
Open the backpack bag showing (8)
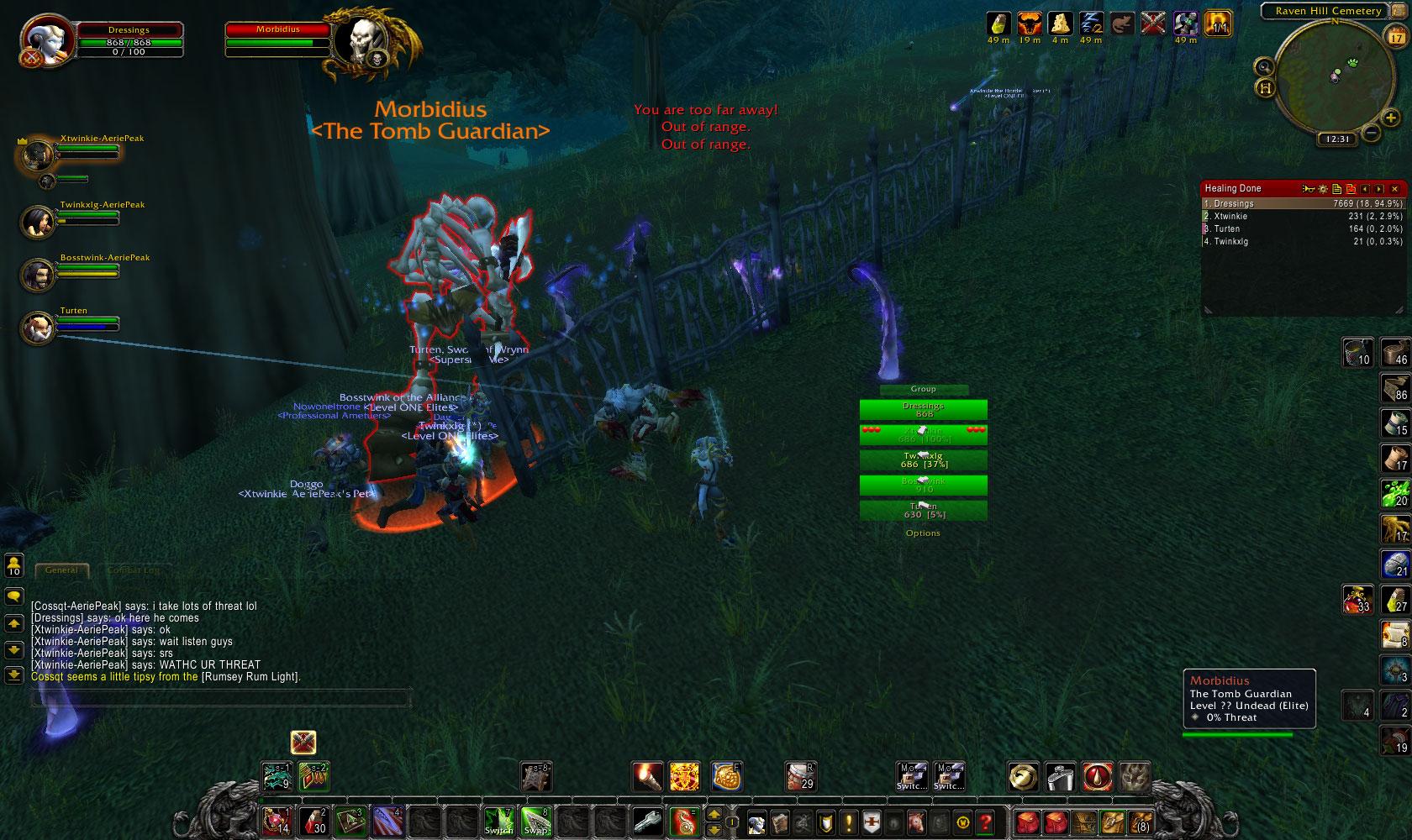[1140, 822]
